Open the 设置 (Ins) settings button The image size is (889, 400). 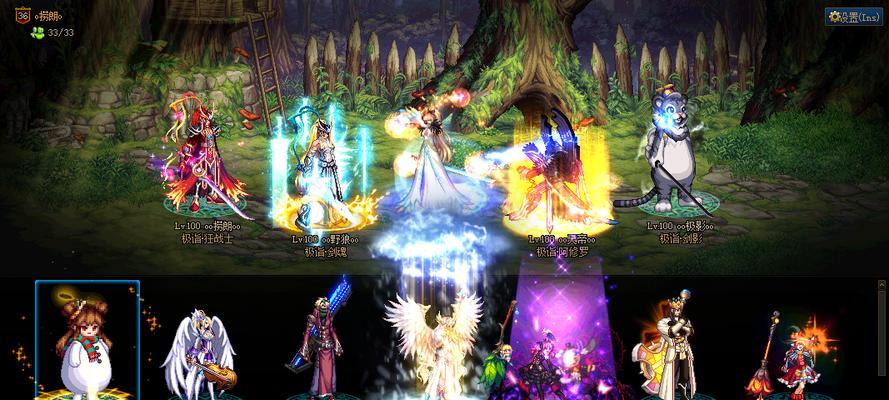pos(853,17)
